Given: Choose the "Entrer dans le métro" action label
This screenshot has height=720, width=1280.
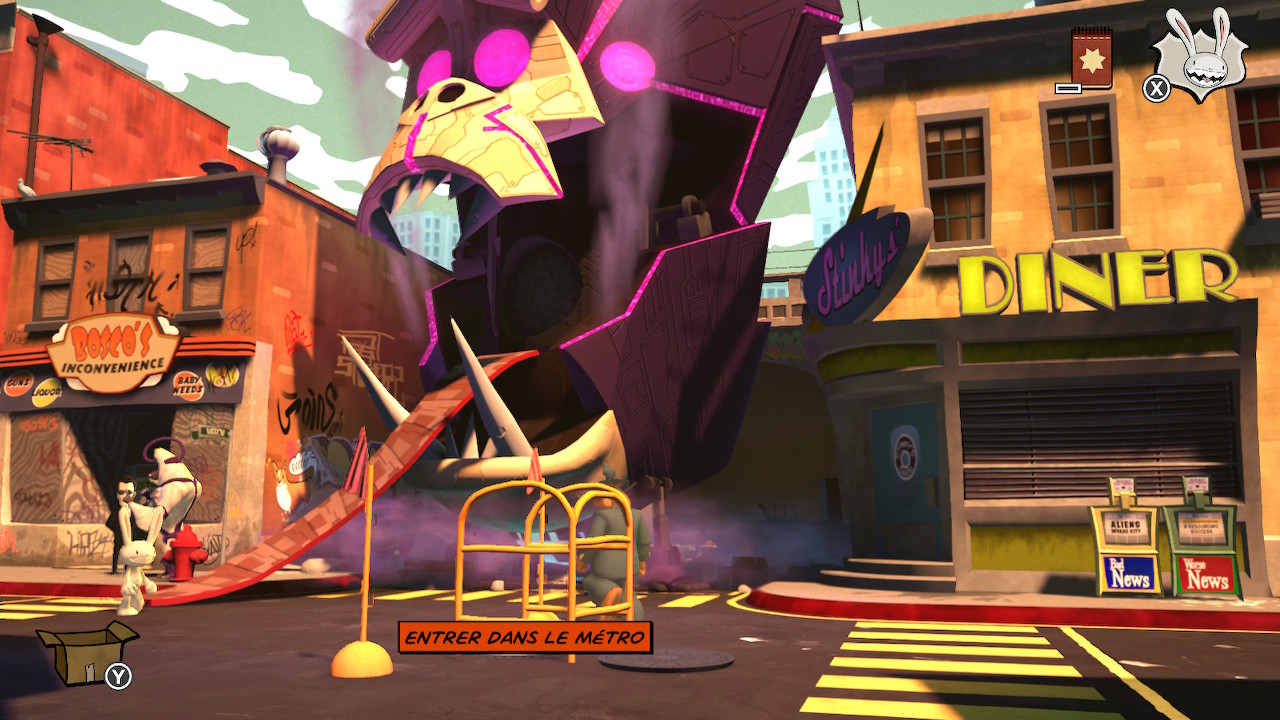Looking at the screenshot, I should 525,637.
